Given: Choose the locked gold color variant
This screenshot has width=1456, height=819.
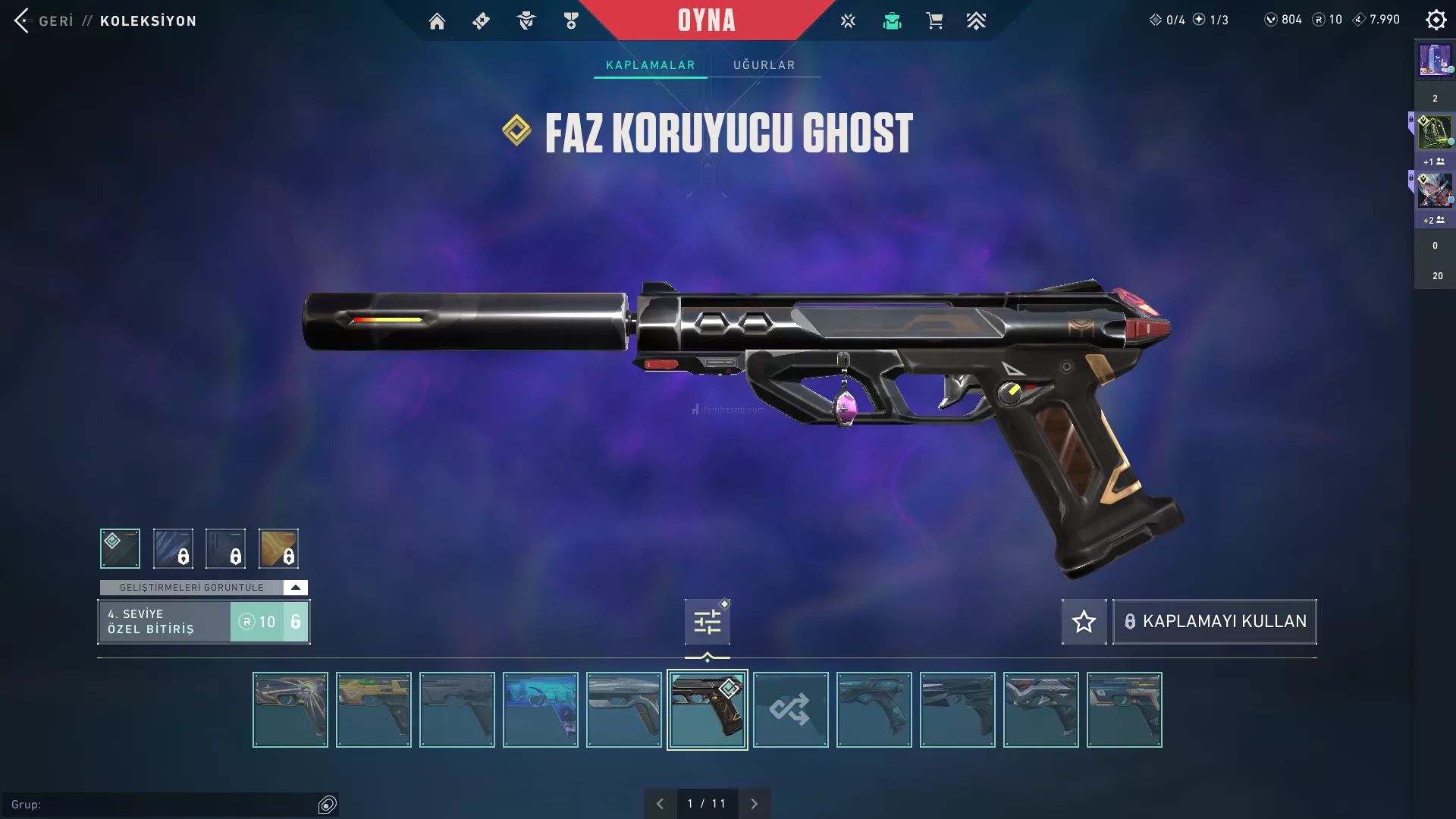Looking at the screenshot, I should pyautogui.click(x=278, y=548).
